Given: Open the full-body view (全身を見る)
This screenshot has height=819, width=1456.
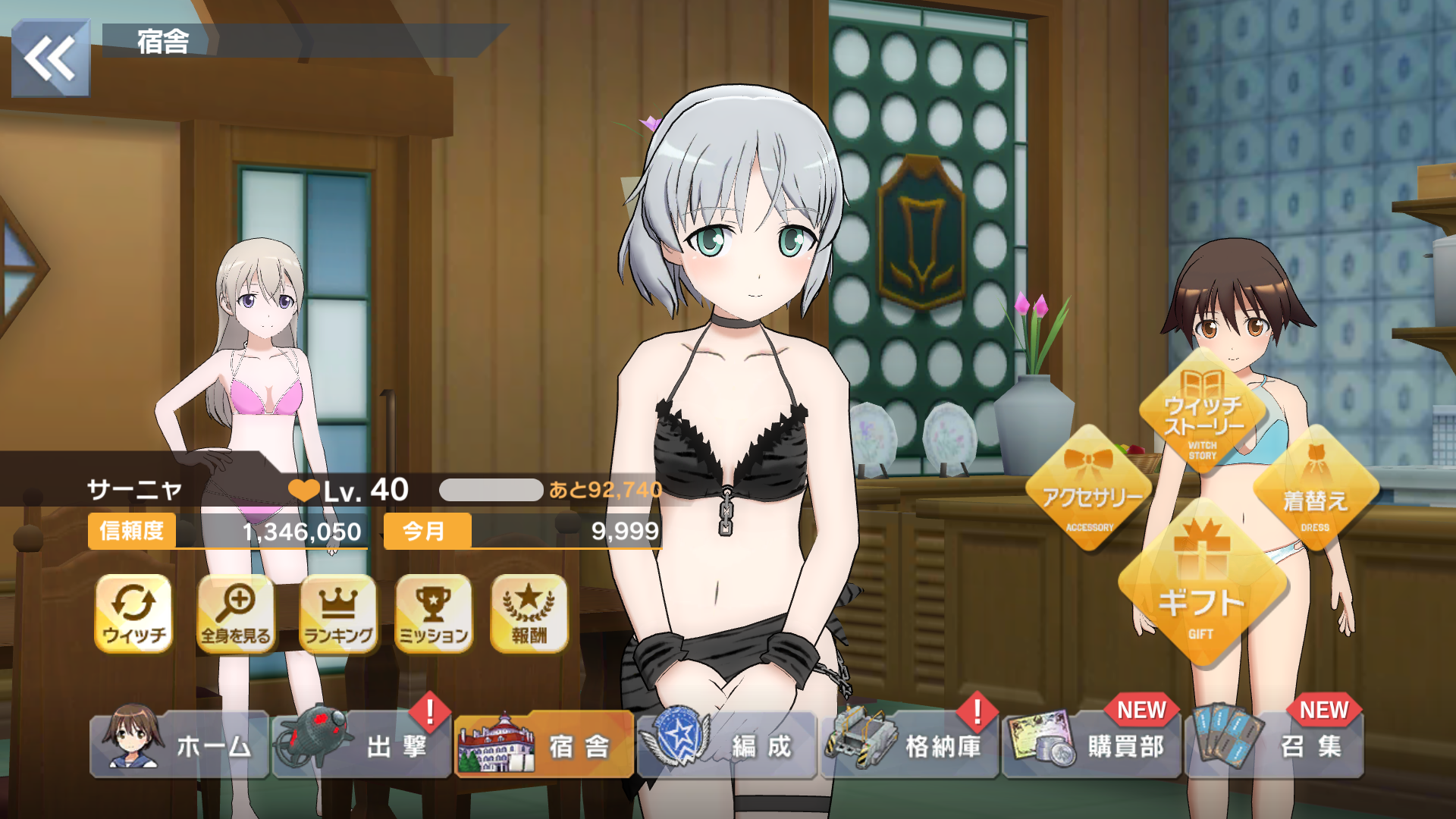Looking at the screenshot, I should pos(236,613).
